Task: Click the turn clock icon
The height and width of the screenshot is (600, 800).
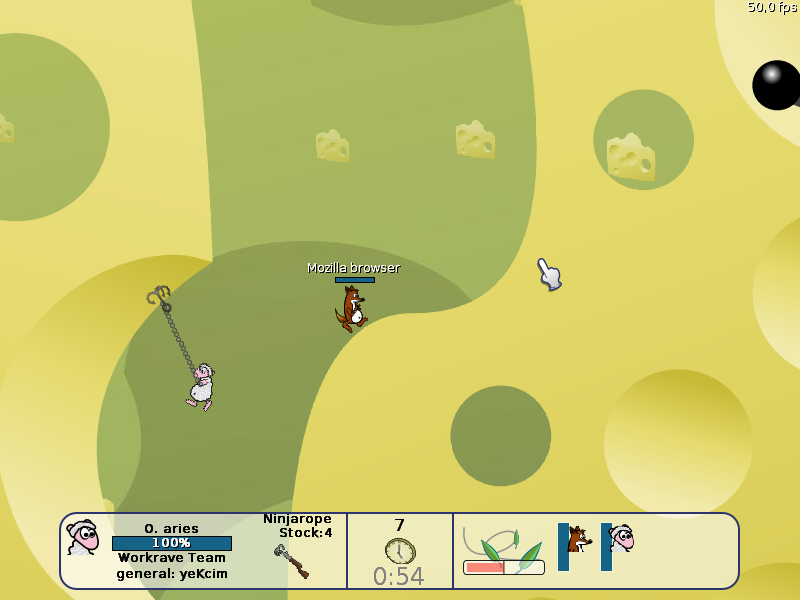Action: [x=400, y=551]
